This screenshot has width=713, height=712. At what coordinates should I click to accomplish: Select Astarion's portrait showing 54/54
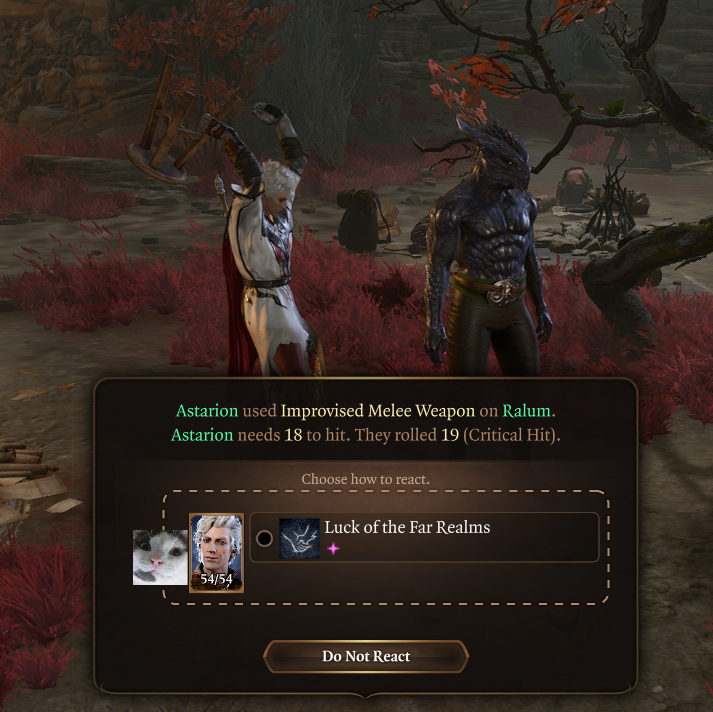click(216, 552)
